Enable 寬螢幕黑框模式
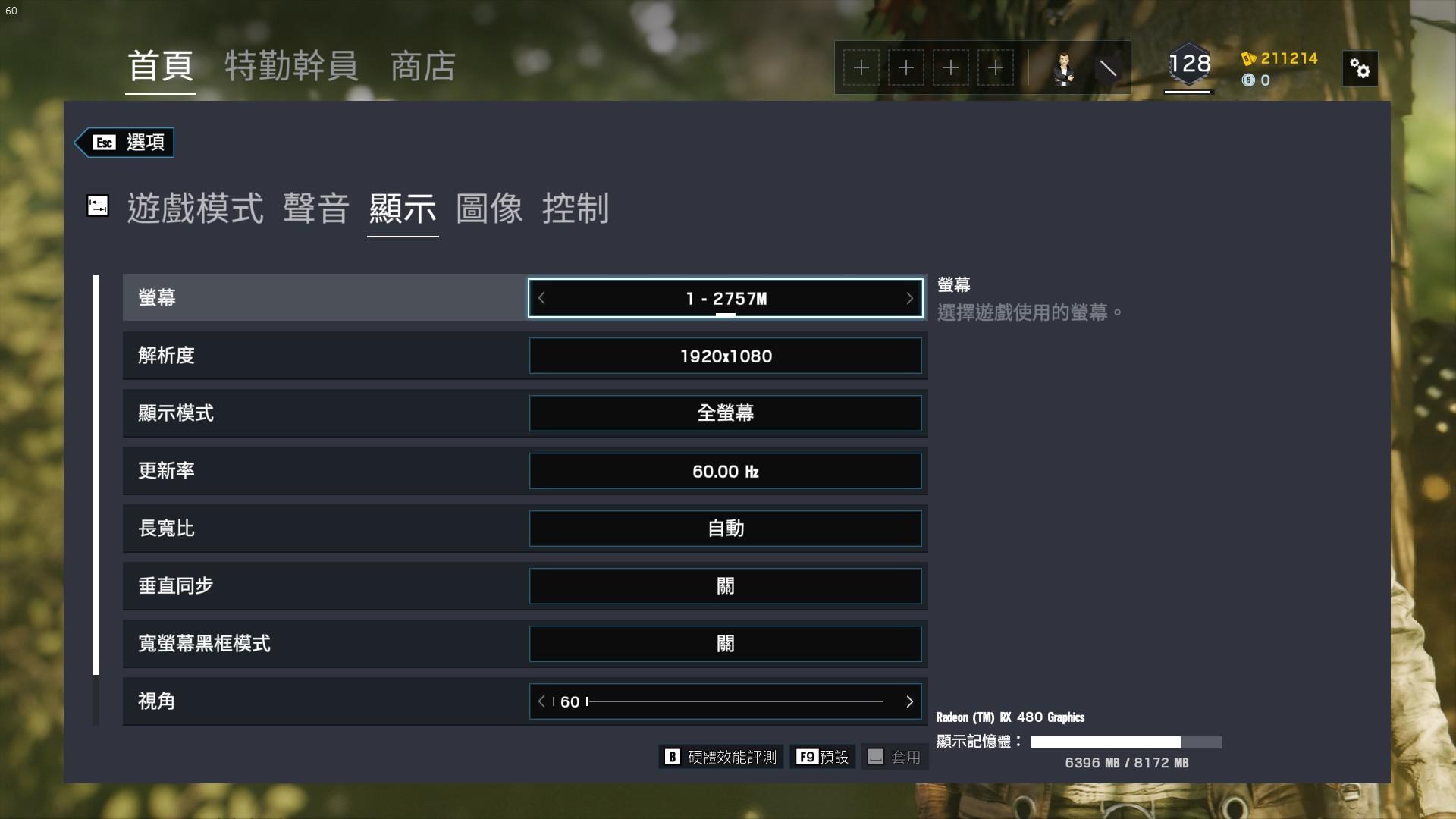The image size is (1456, 819). [x=725, y=643]
